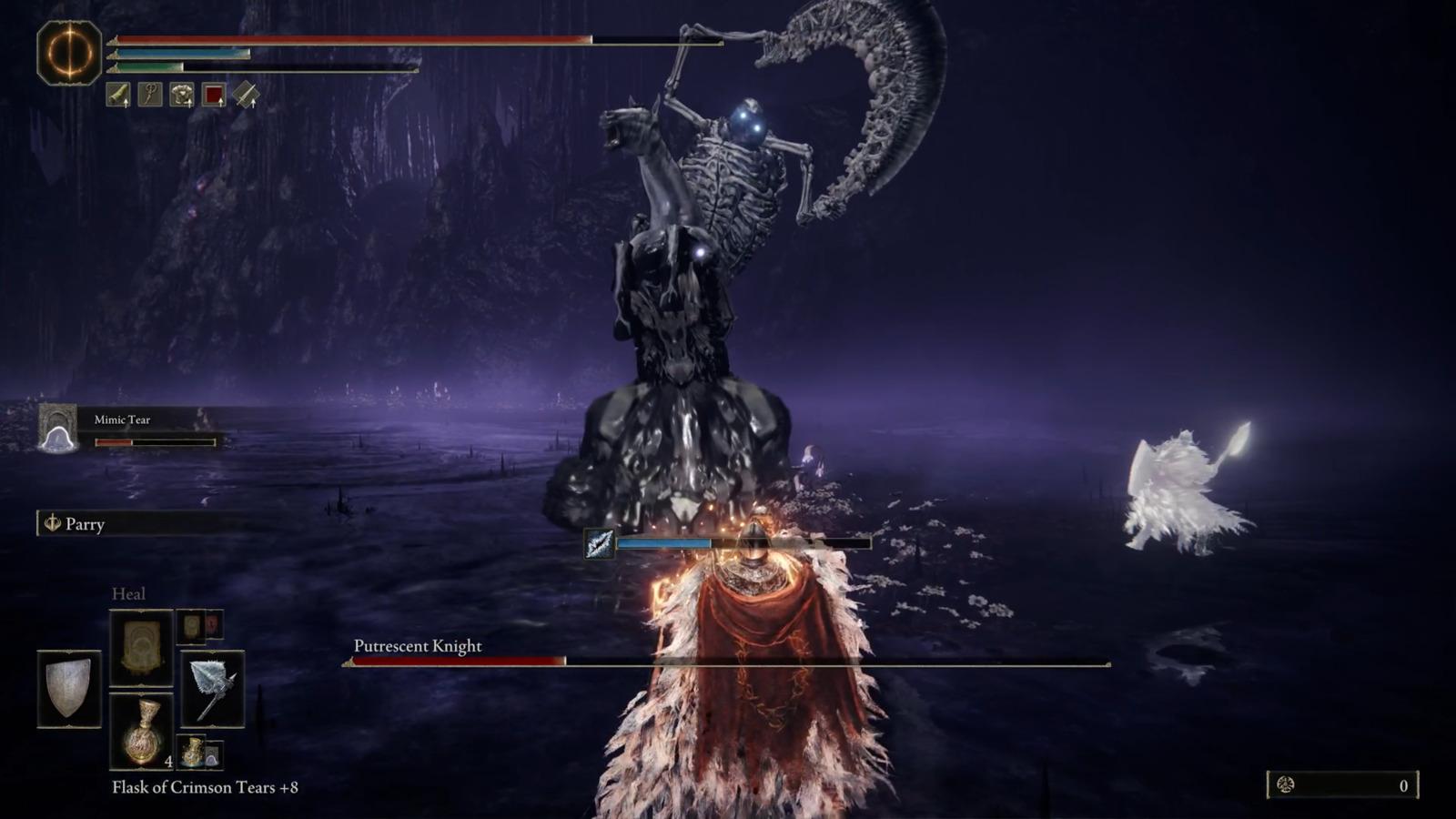Click the scissors status effect icon

coord(150,95)
